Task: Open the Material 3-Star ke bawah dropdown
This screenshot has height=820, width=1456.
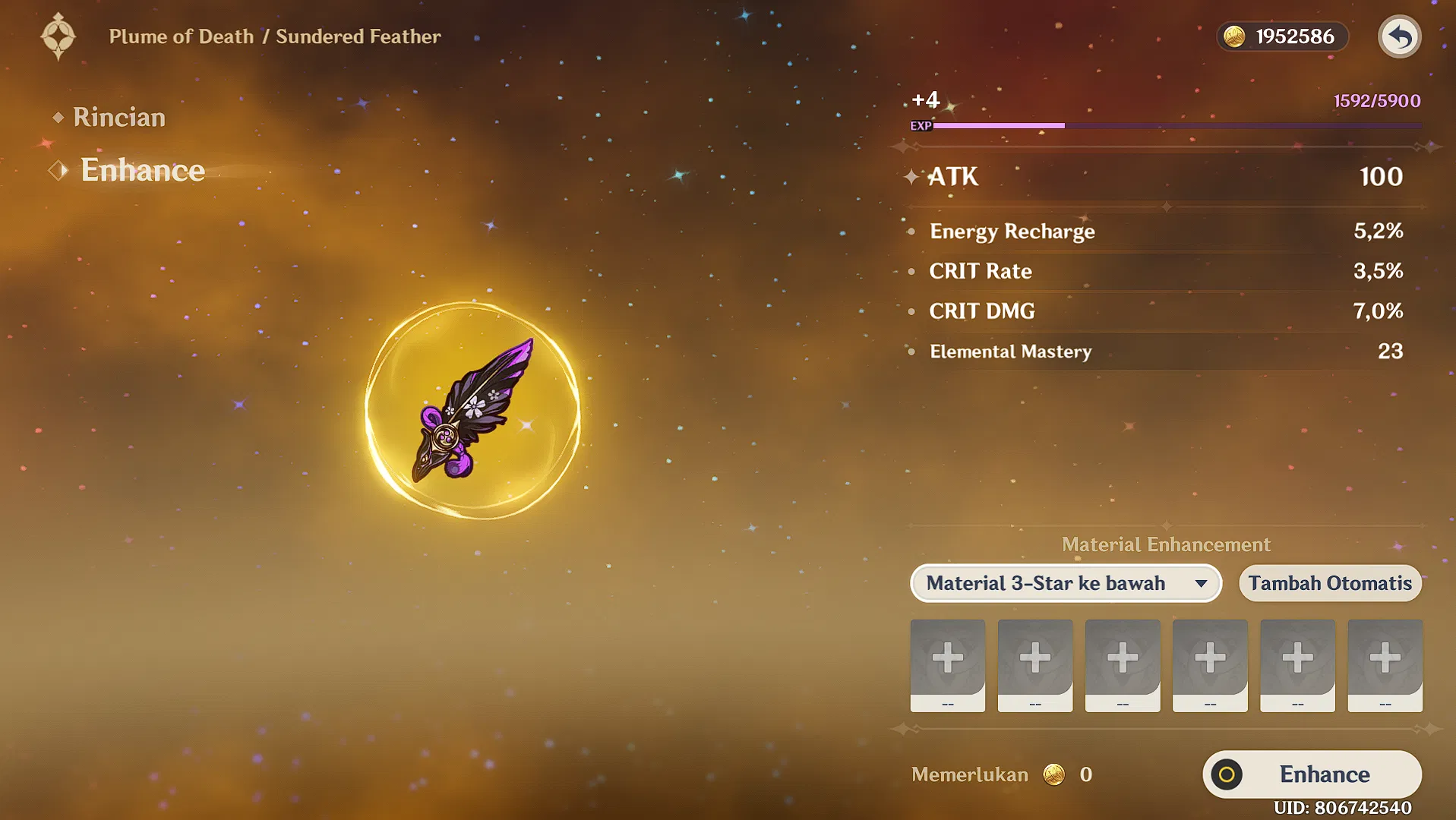Action: coord(1066,583)
